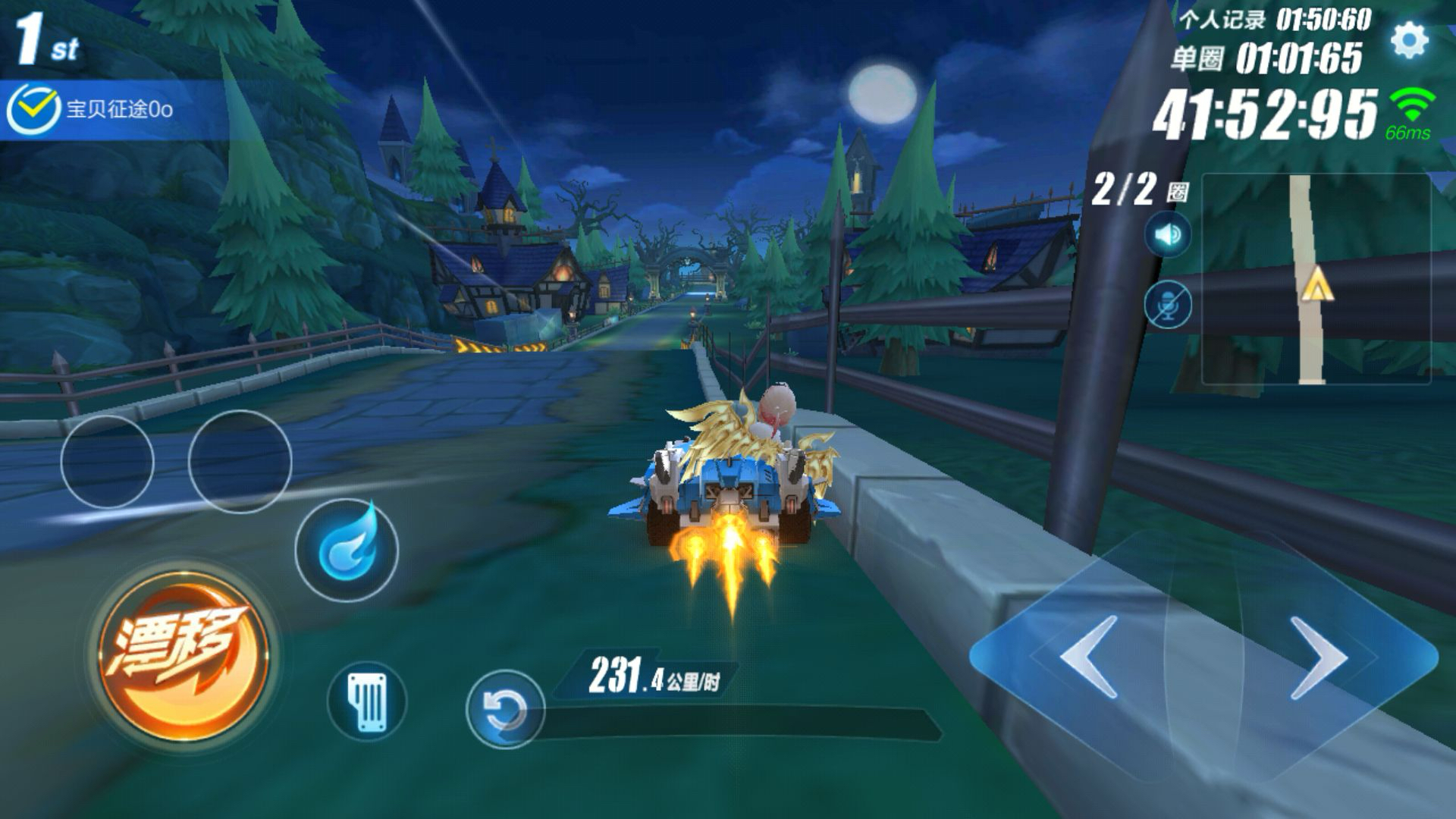This screenshot has height=819, width=1456.
Task: Reset the kart with the circular arrow
Action: click(504, 710)
